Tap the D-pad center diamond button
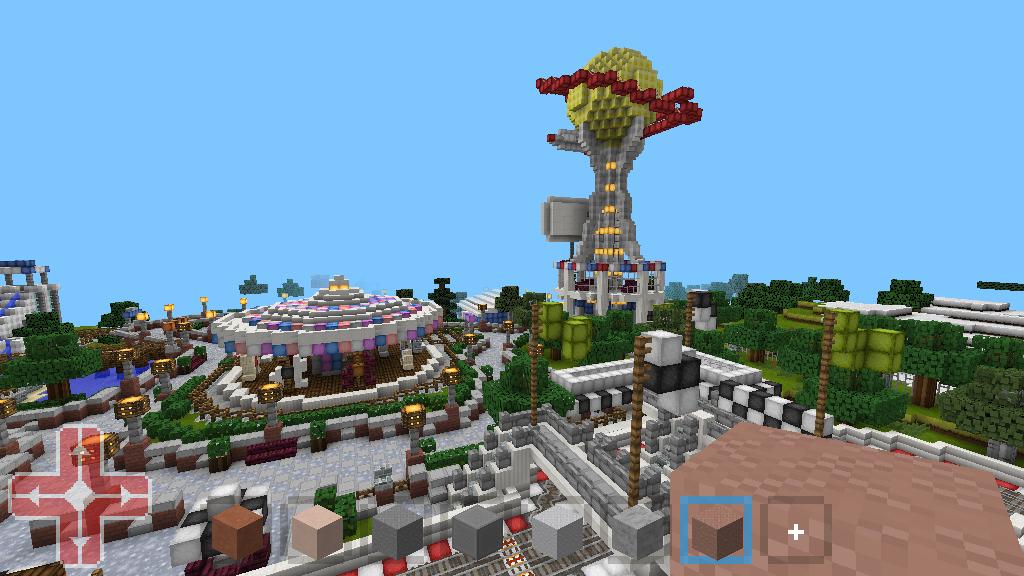Screen dimensions: 1024x576 pos(79,496)
